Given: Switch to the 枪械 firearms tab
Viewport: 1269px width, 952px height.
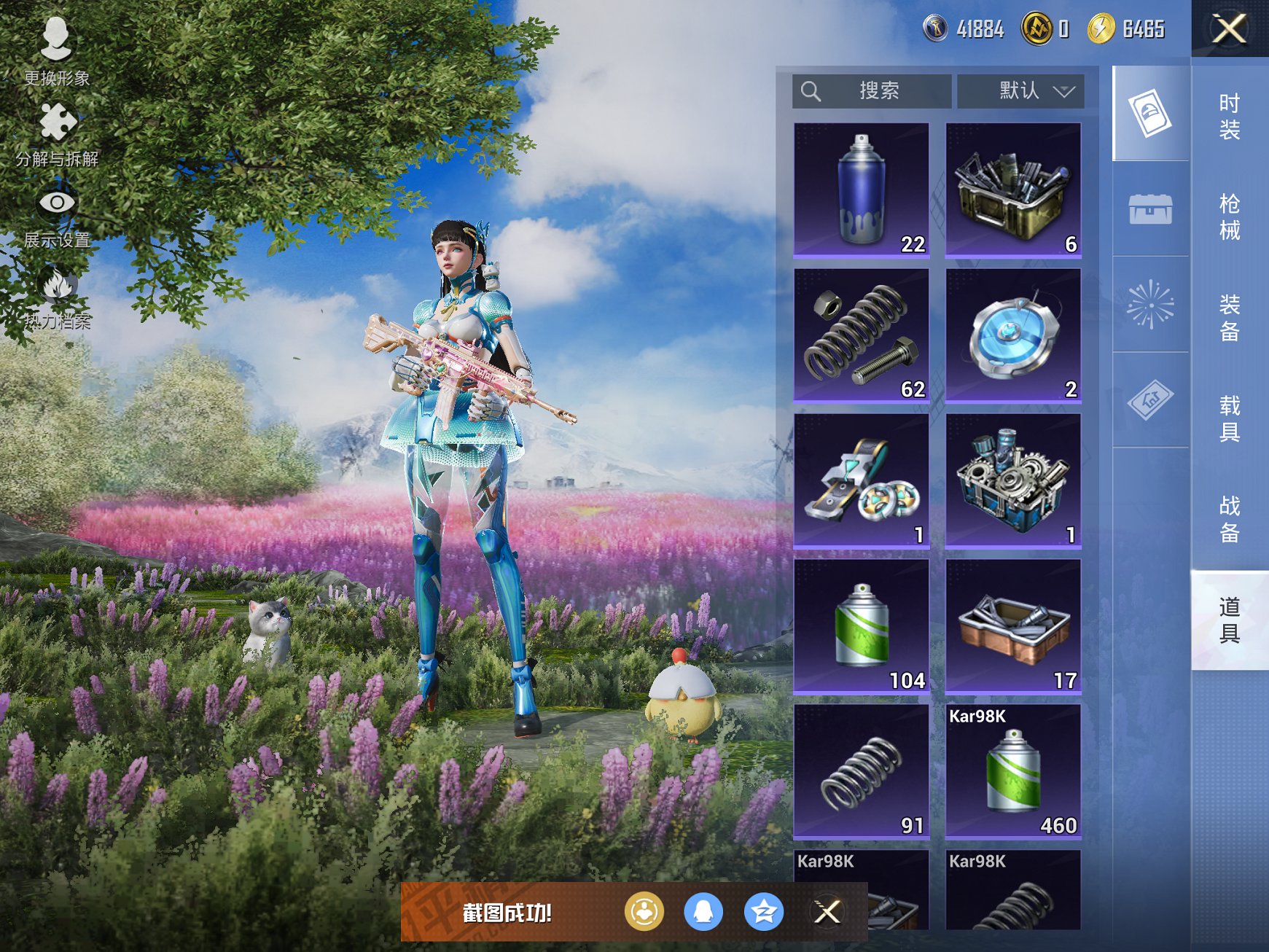Looking at the screenshot, I should coord(1230,217).
